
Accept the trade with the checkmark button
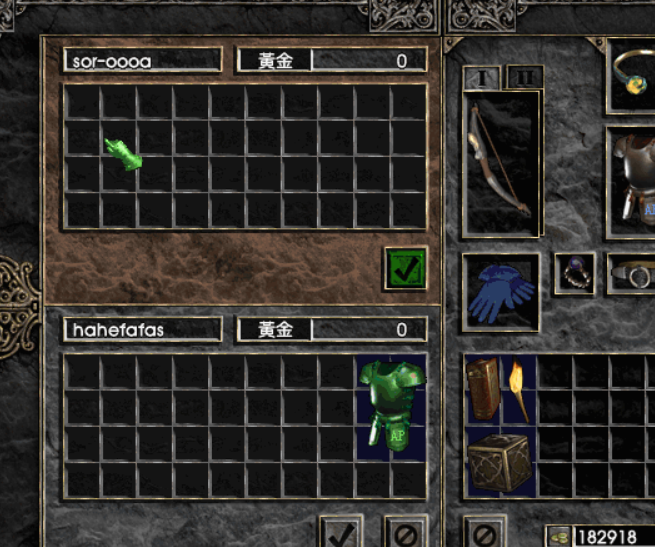pos(341,530)
